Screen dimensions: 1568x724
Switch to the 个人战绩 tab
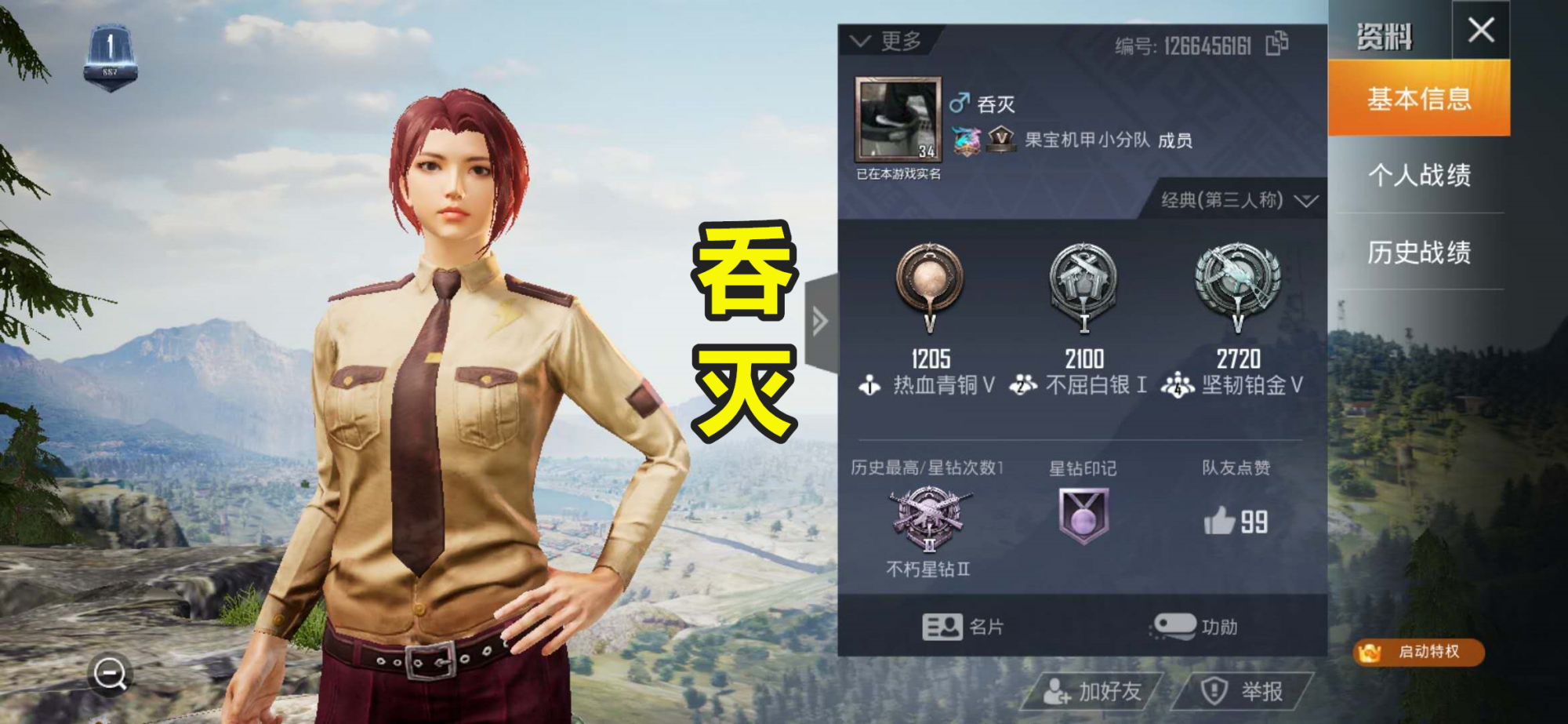click(x=1420, y=177)
